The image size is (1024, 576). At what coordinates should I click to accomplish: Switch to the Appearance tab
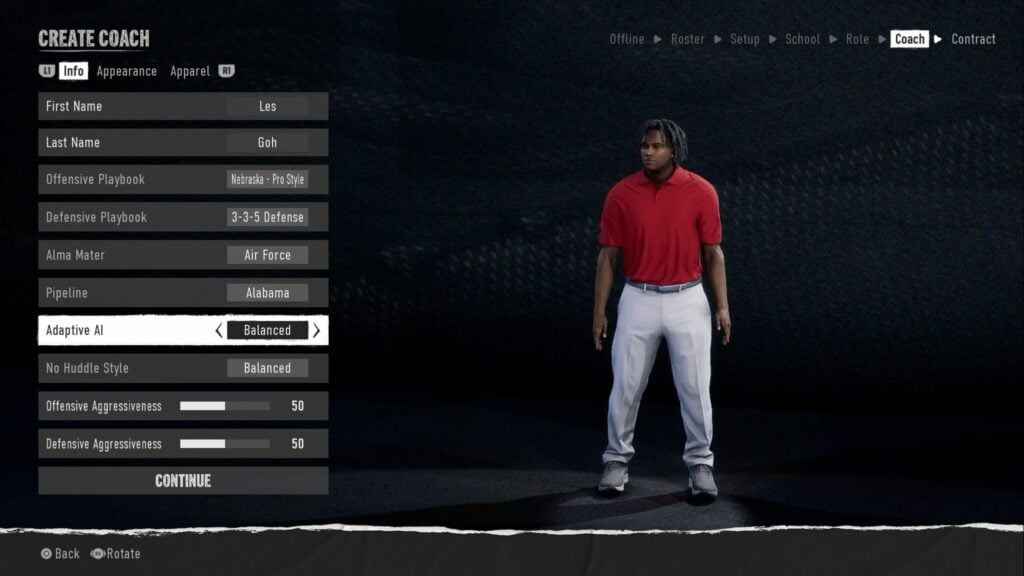(126, 71)
